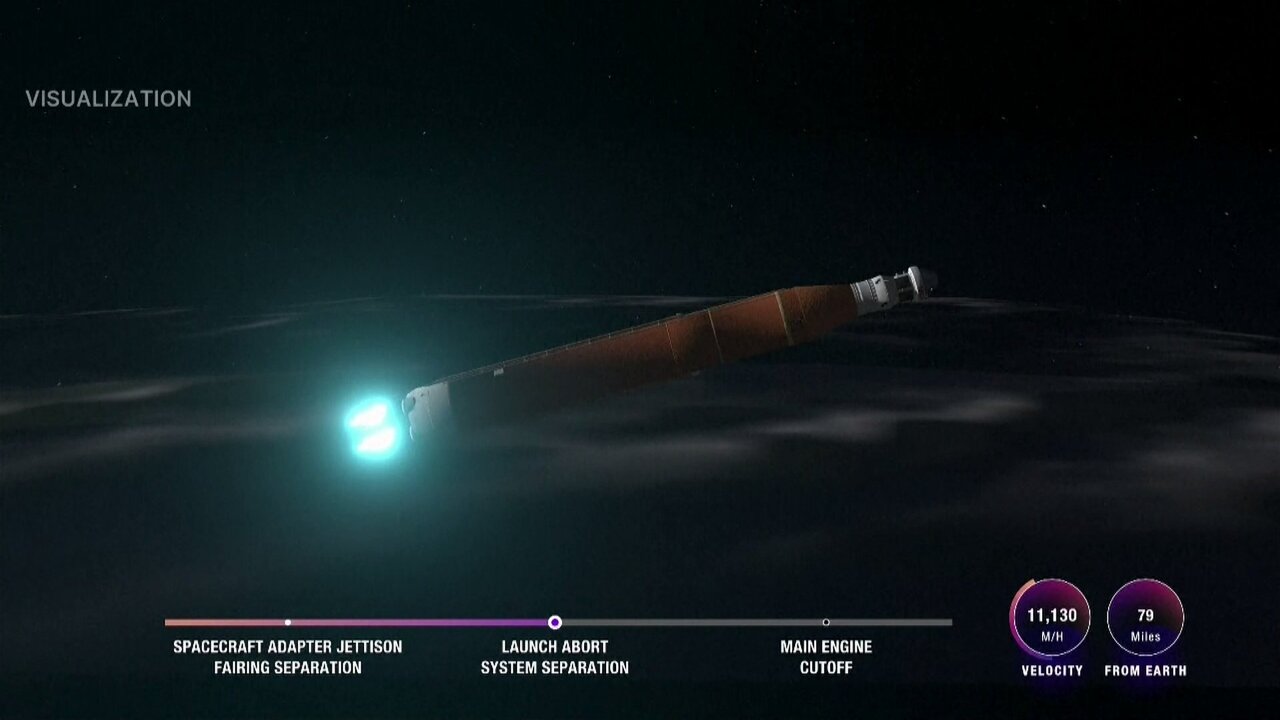Jump to the Main Engine Cutoff marker

pos(826,622)
